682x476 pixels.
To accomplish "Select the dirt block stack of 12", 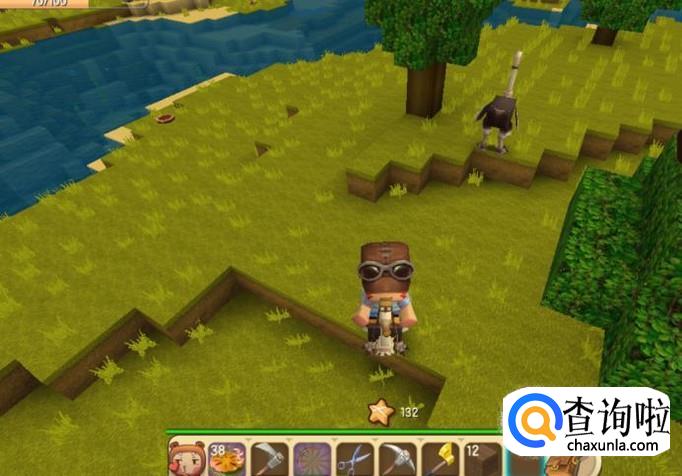I will [x=480, y=459].
